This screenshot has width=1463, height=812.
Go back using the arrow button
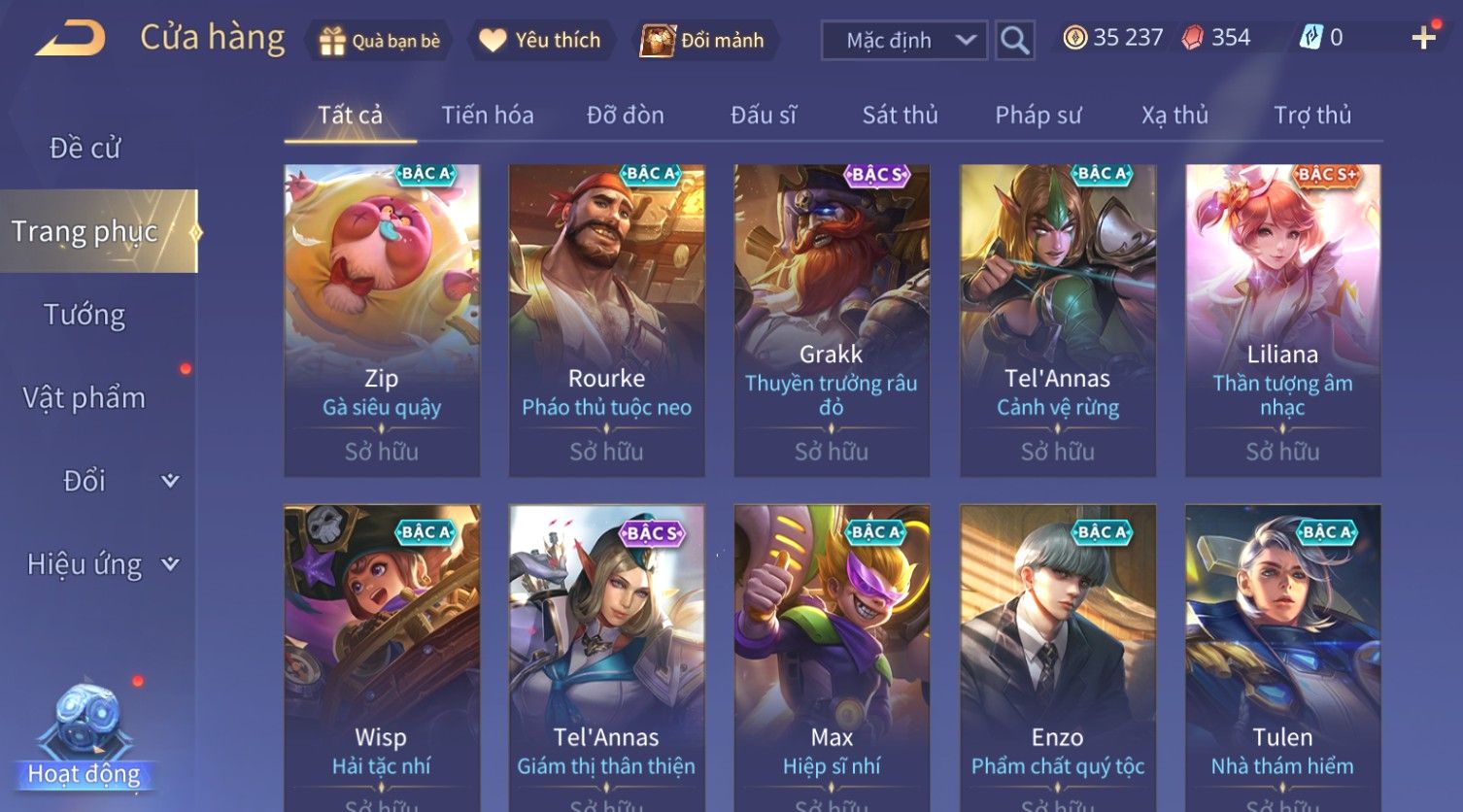pos(71,40)
